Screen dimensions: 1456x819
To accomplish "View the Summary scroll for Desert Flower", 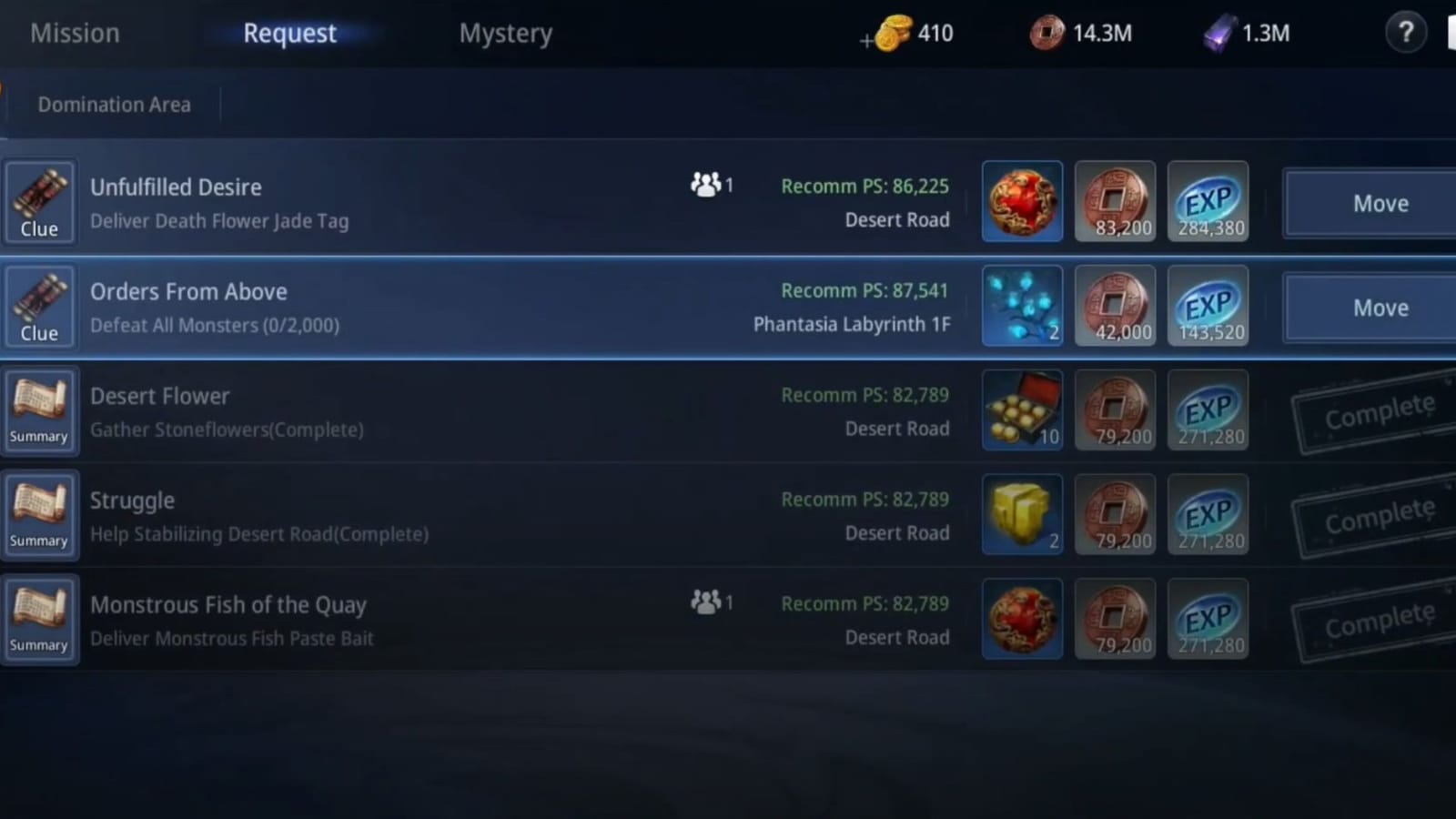I will pyautogui.click(x=39, y=410).
